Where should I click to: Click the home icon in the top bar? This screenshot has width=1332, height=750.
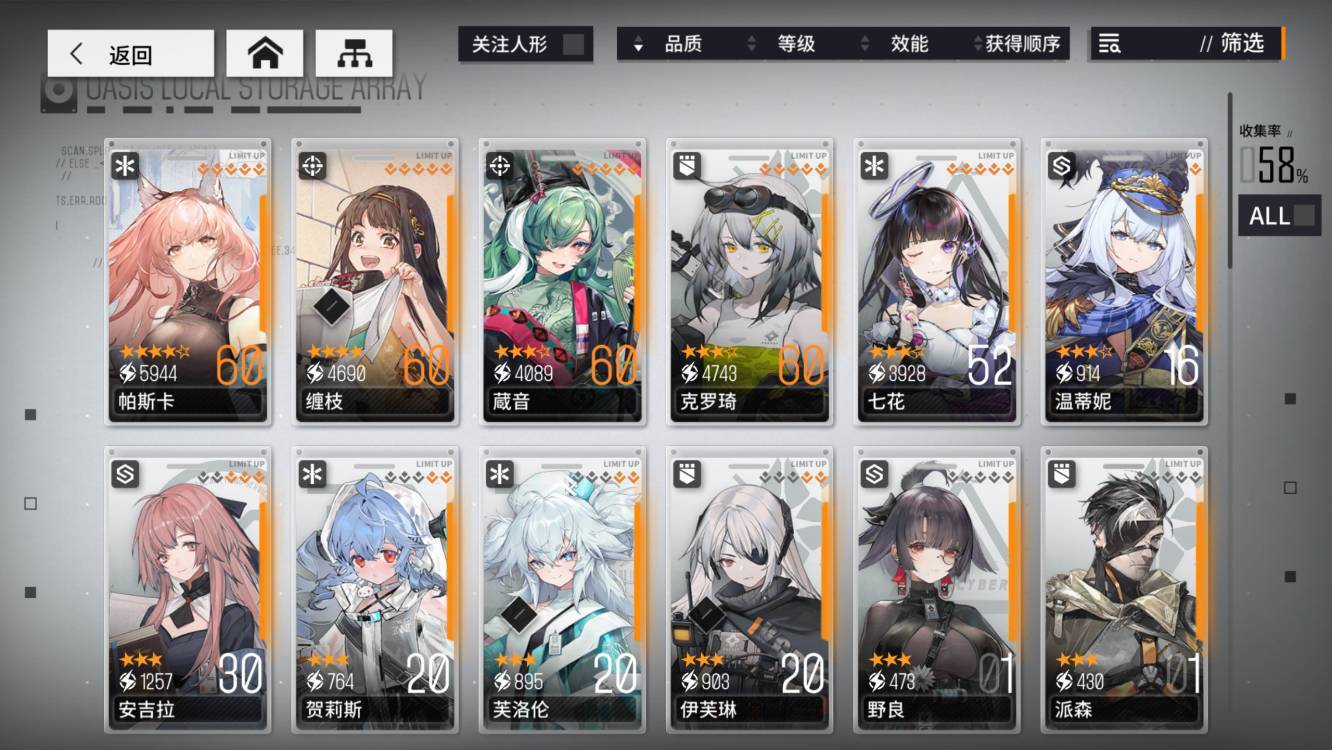coord(265,54)
